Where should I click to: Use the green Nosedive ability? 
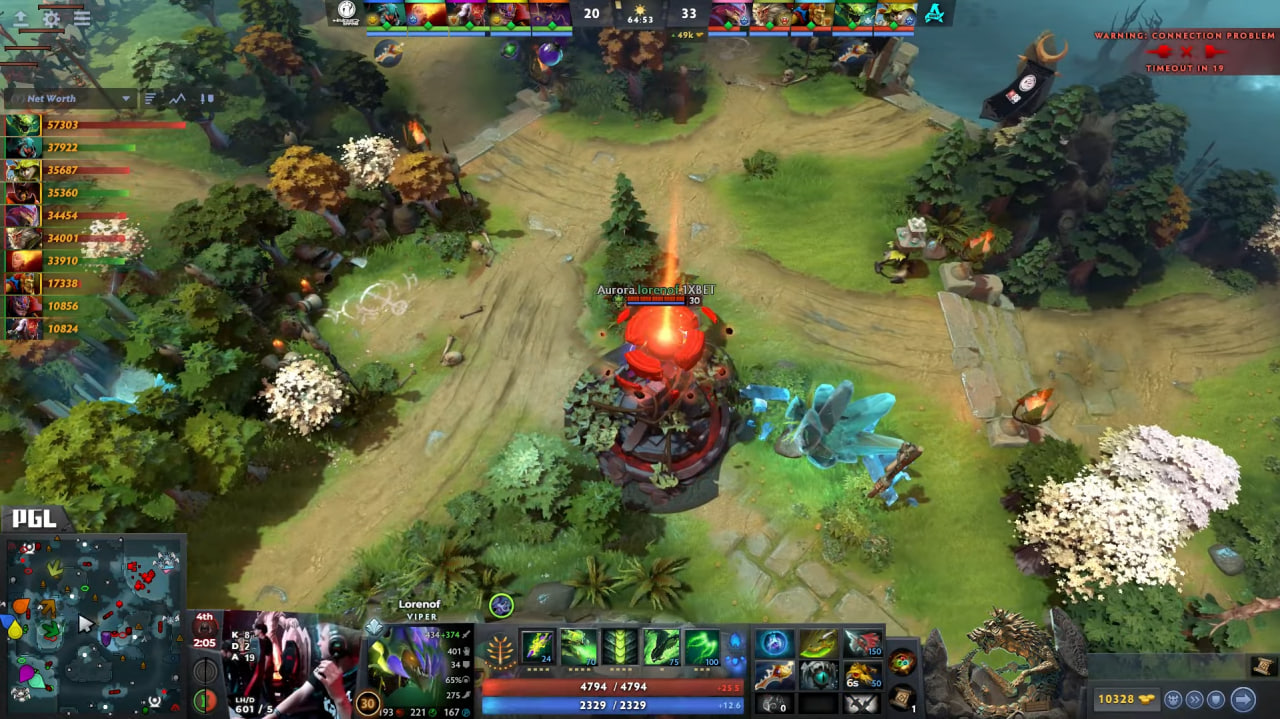661,647
